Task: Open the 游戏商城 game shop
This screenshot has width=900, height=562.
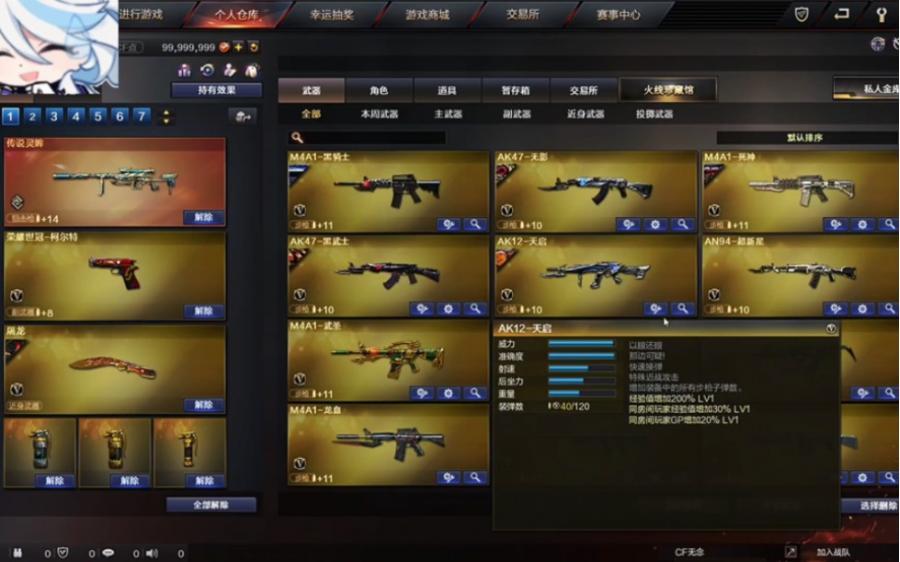Action: [427, 15]
